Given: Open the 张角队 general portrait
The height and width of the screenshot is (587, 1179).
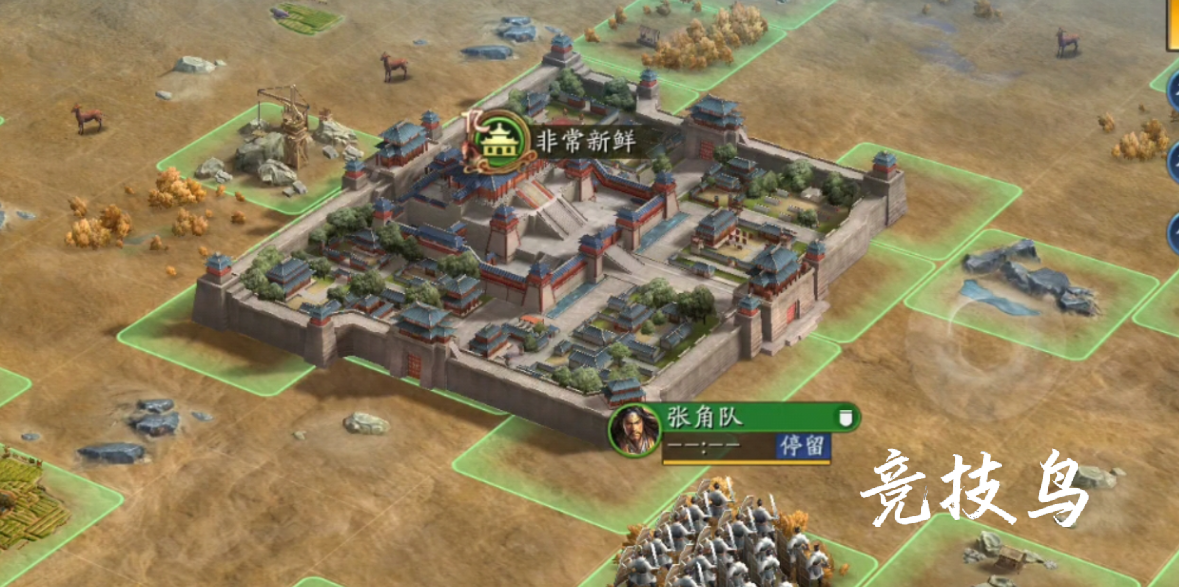Looking at the screenshot, I should point(633,430).
